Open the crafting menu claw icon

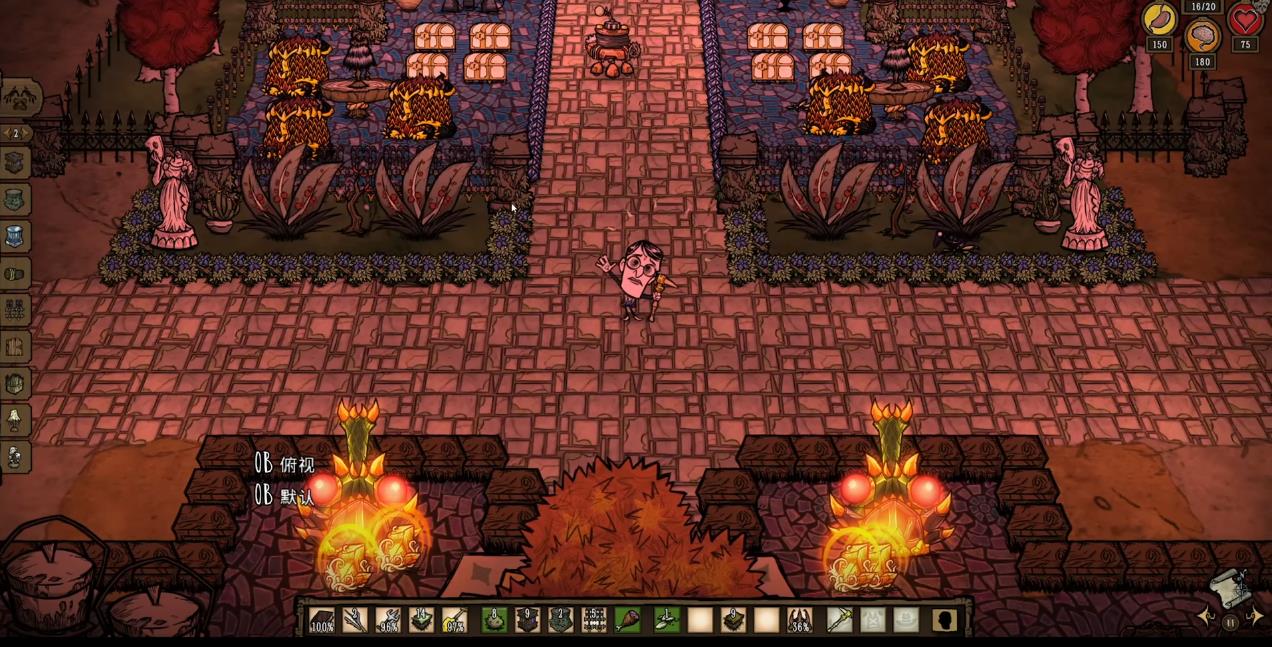[20, 97]
